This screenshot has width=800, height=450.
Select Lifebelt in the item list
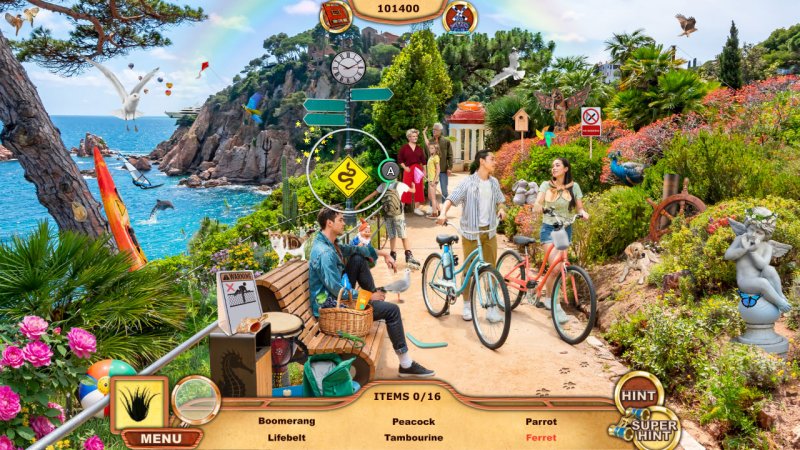[286, 437]
